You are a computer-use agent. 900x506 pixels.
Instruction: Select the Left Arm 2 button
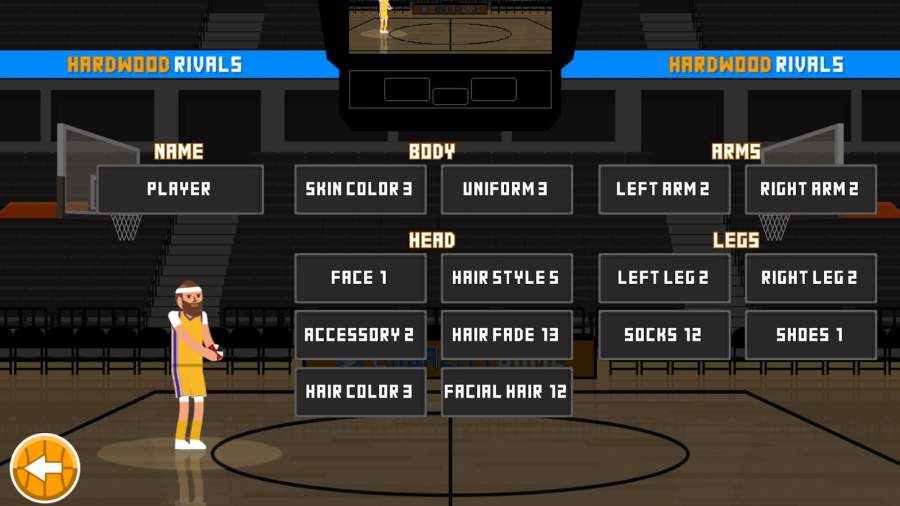coord(664,189)
